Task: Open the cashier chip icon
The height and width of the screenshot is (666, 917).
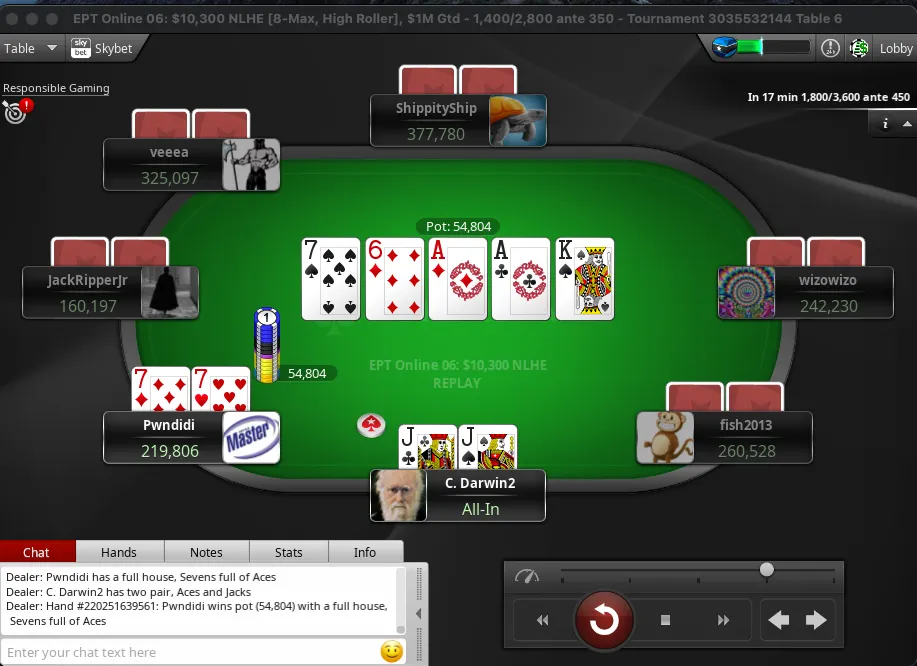Action: [858, 48]
